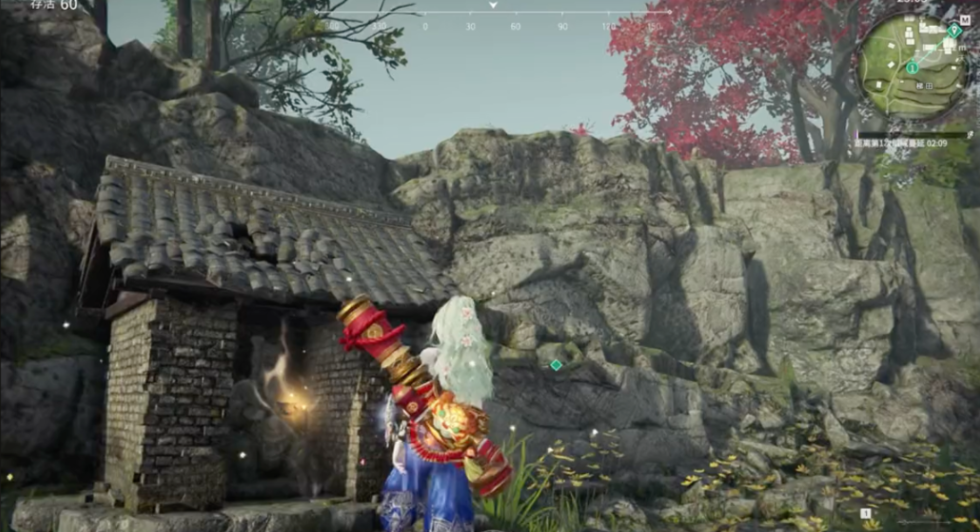Click the green waypoint pin on minimap

[x=954, y=31]
